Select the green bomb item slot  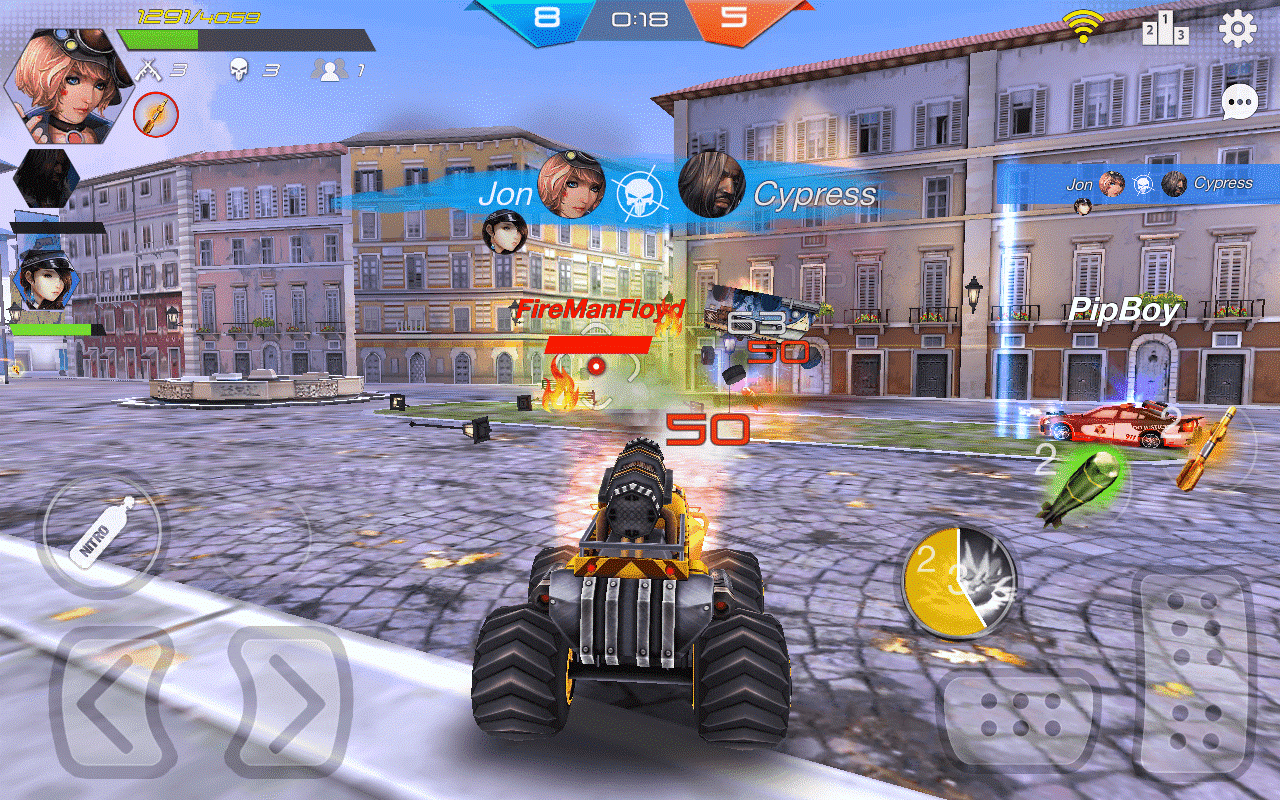1082,487
